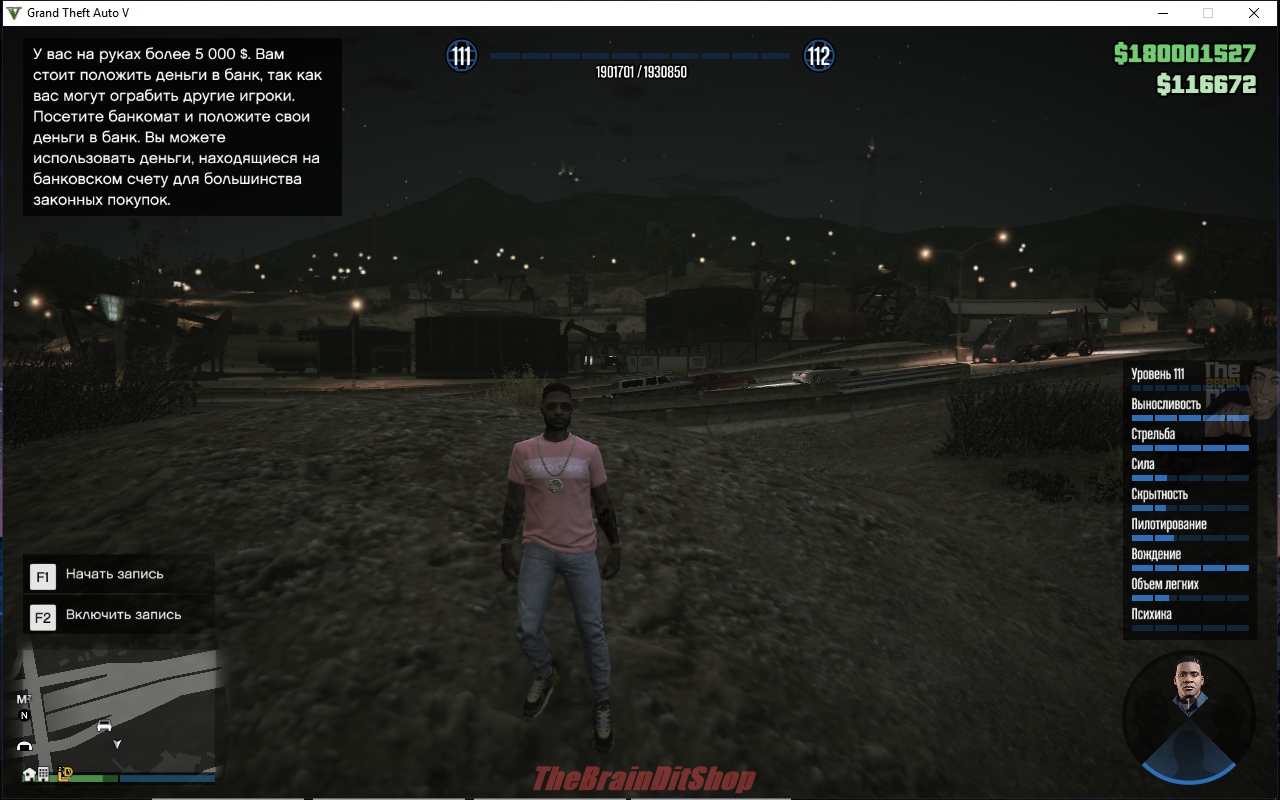This screenshot has height=800, width=1280.
Task: Minimize the Grand Theft Auto V window
Action: coord(1163,13)
